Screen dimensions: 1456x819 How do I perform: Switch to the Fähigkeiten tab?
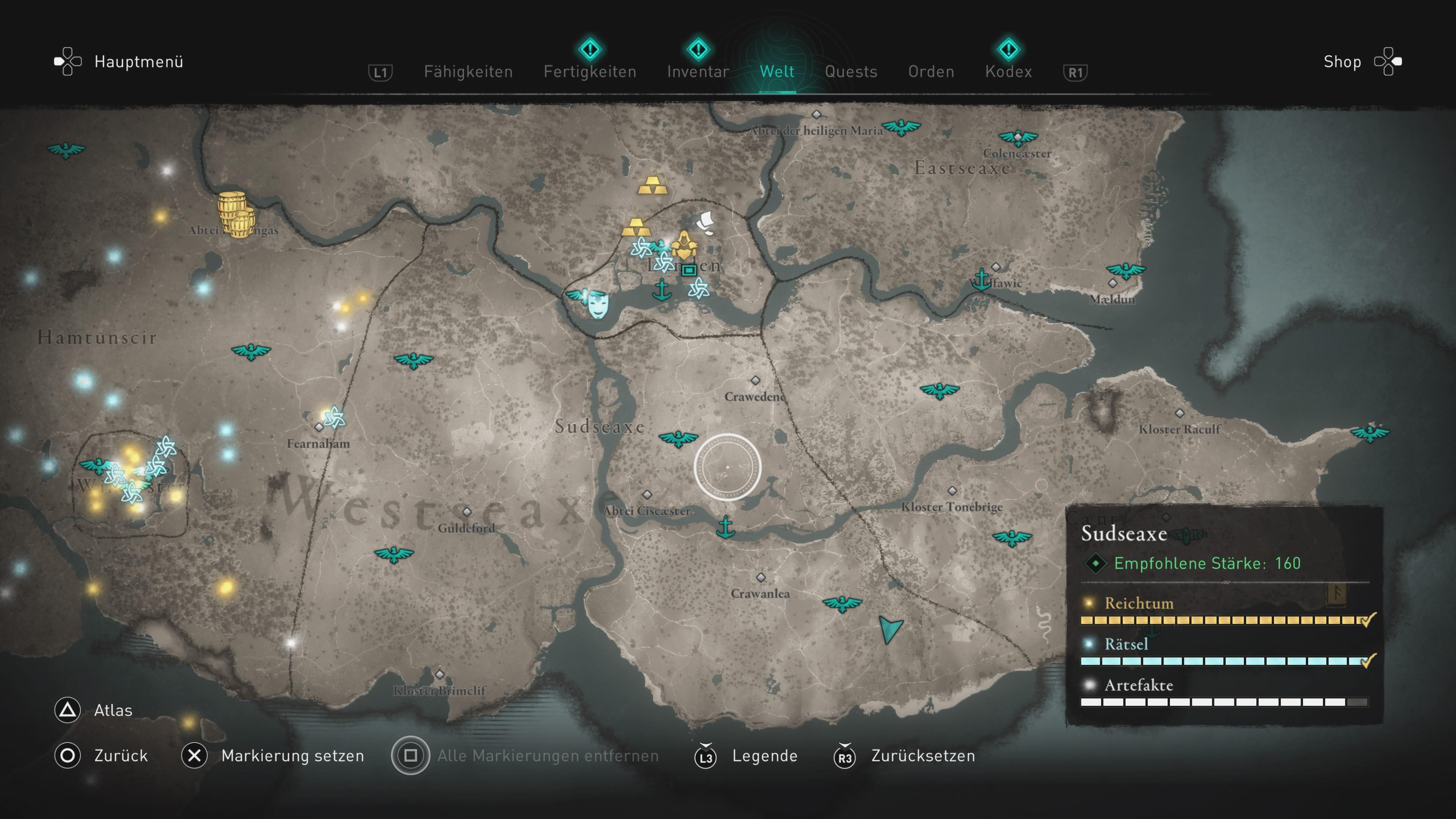(468, 72)
